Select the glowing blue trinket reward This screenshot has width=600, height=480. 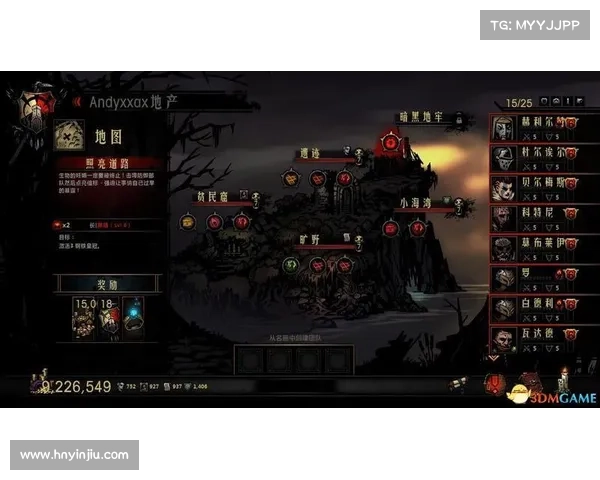click(133, 317)
